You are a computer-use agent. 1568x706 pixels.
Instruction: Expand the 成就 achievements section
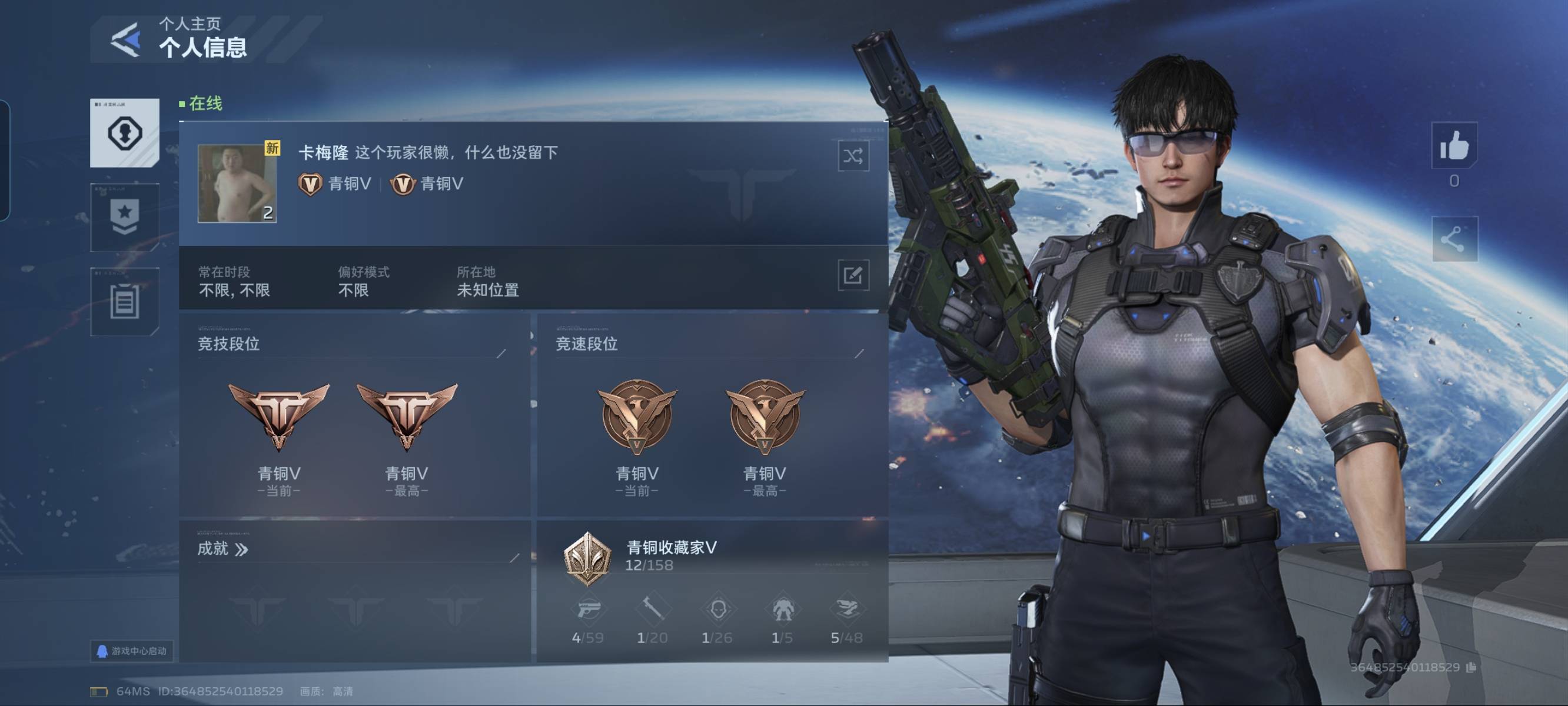(x=223, y=550)
